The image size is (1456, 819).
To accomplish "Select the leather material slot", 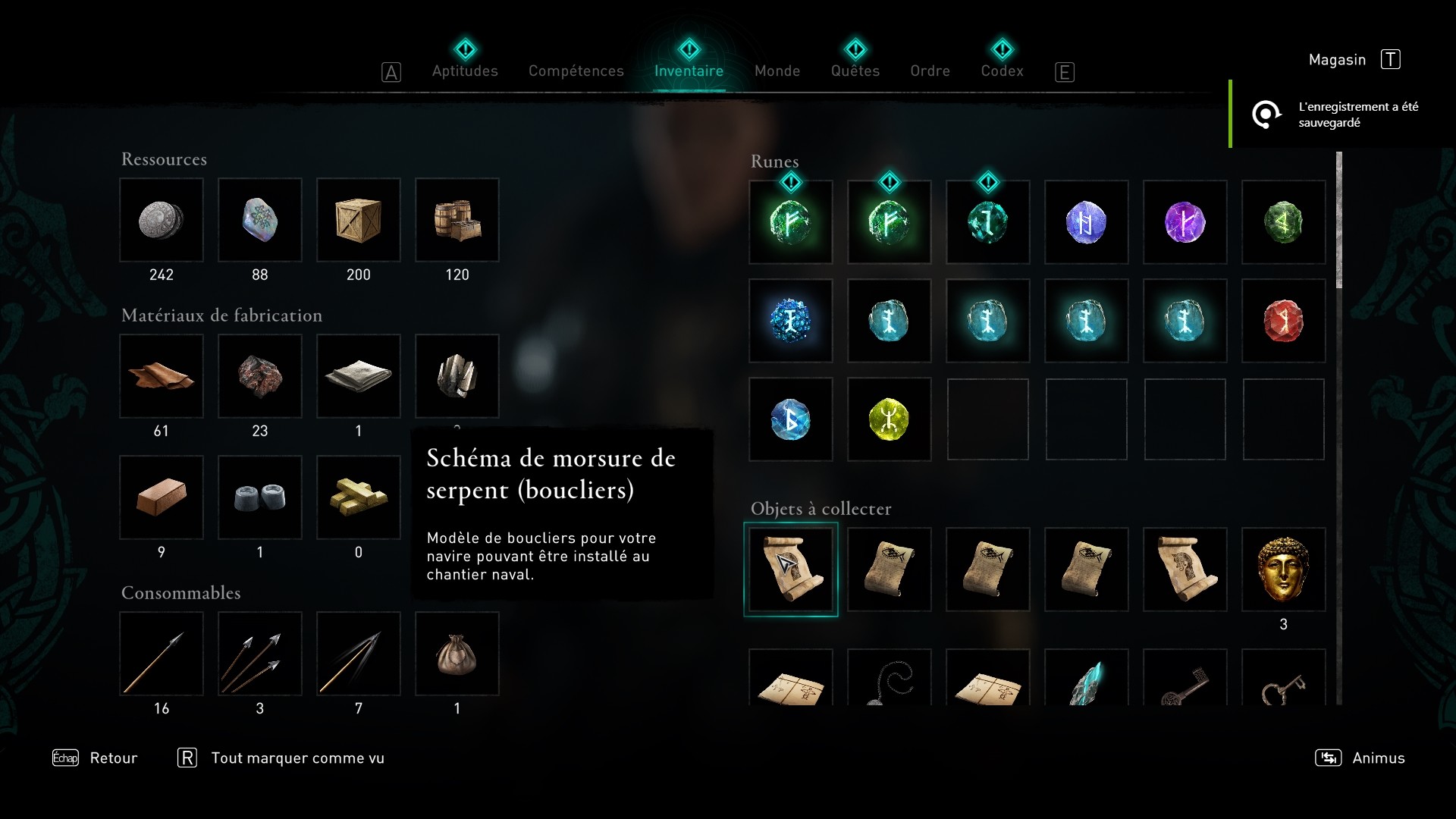I will click(162, 377).
